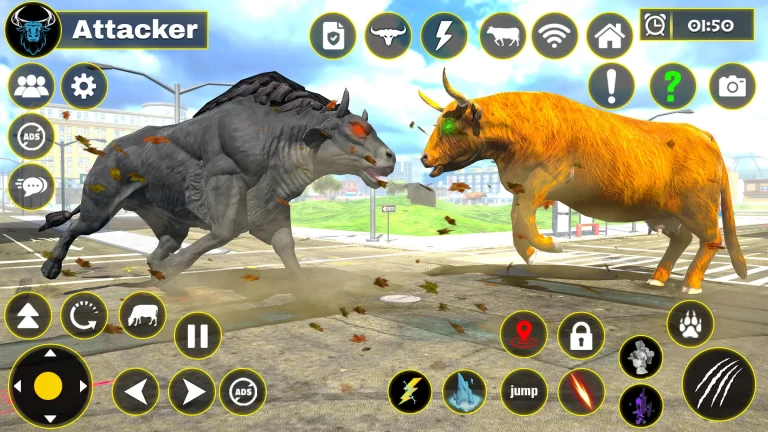Trigger the red fire slash skill
Image resolution: width=768 pixels, height=432 pixels.
coord(581,391)
